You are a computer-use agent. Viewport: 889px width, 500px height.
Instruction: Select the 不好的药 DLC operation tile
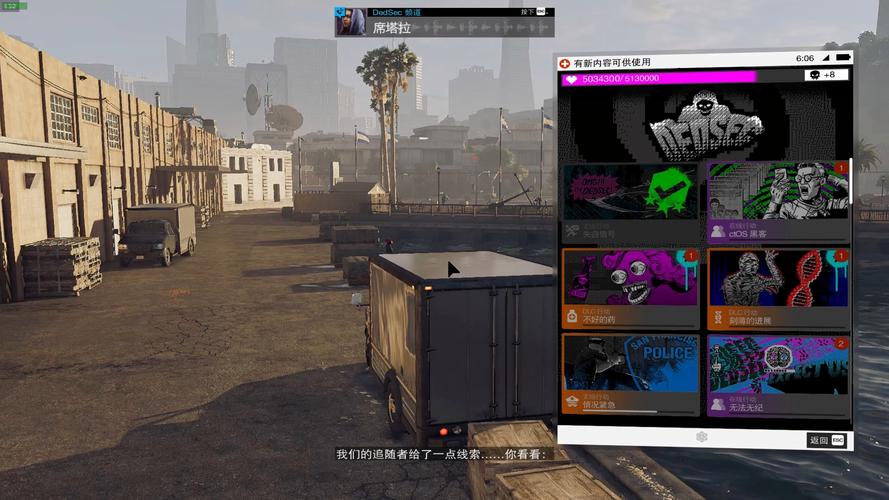tap(630, 289)
